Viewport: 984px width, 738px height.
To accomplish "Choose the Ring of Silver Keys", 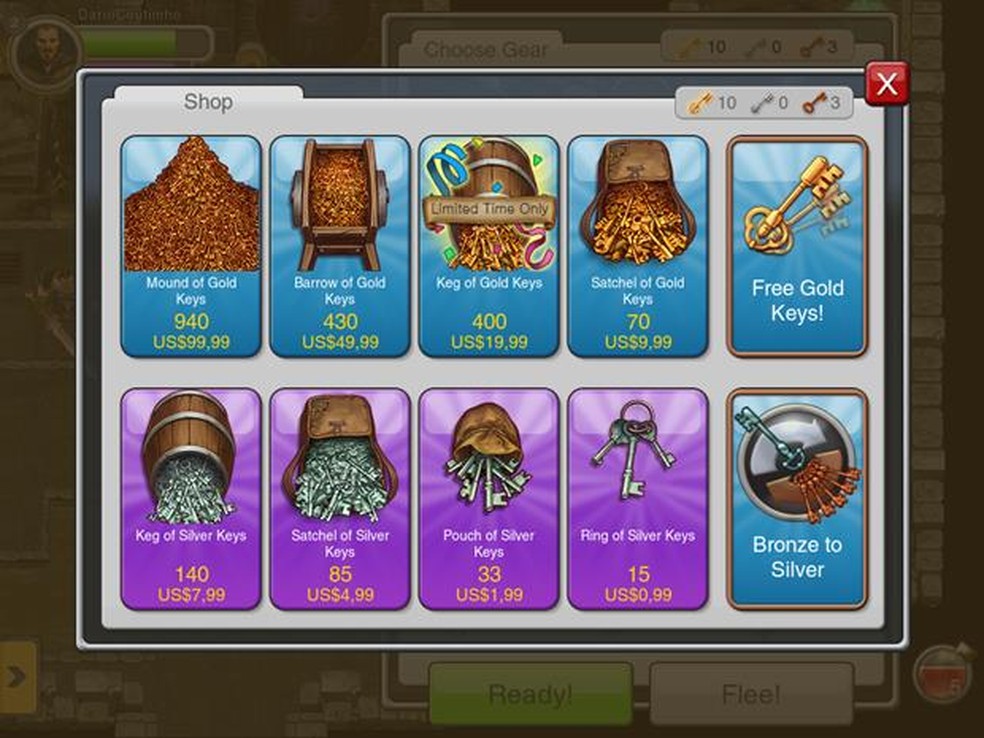I will click(637, 498).
